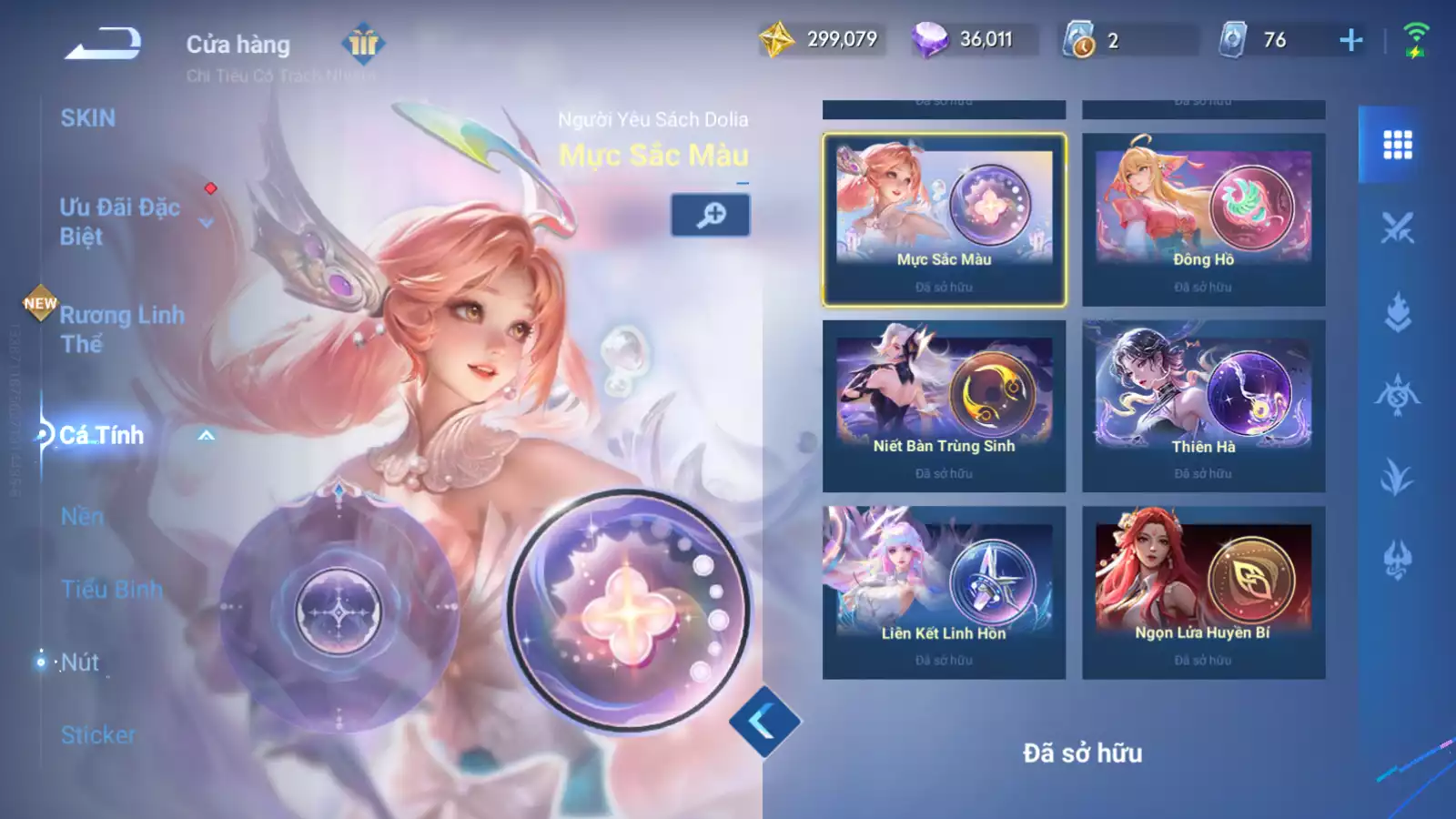Select the Liên Kết Linh Hồn item
The image size is (1456, 819).
[944, 592]
